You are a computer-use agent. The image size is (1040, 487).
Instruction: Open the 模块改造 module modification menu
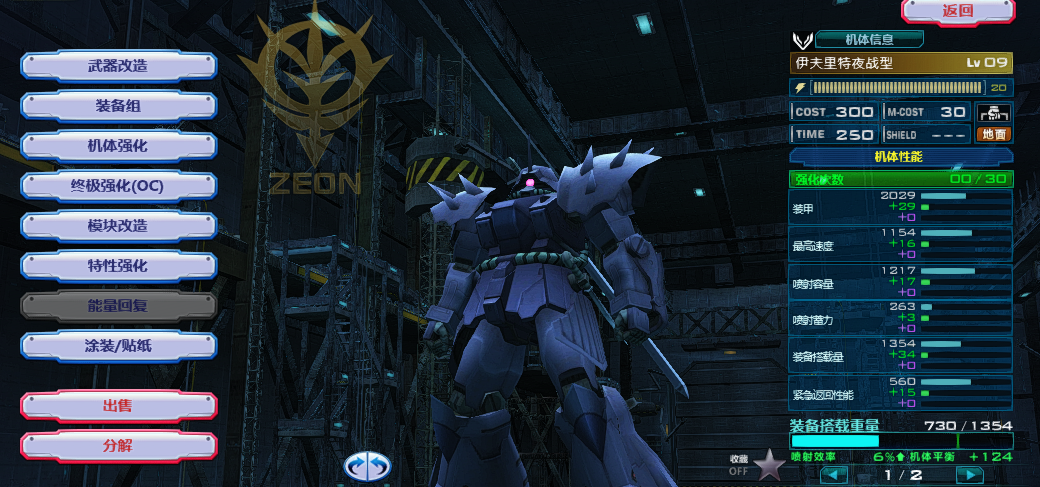[x=118, y=226]
